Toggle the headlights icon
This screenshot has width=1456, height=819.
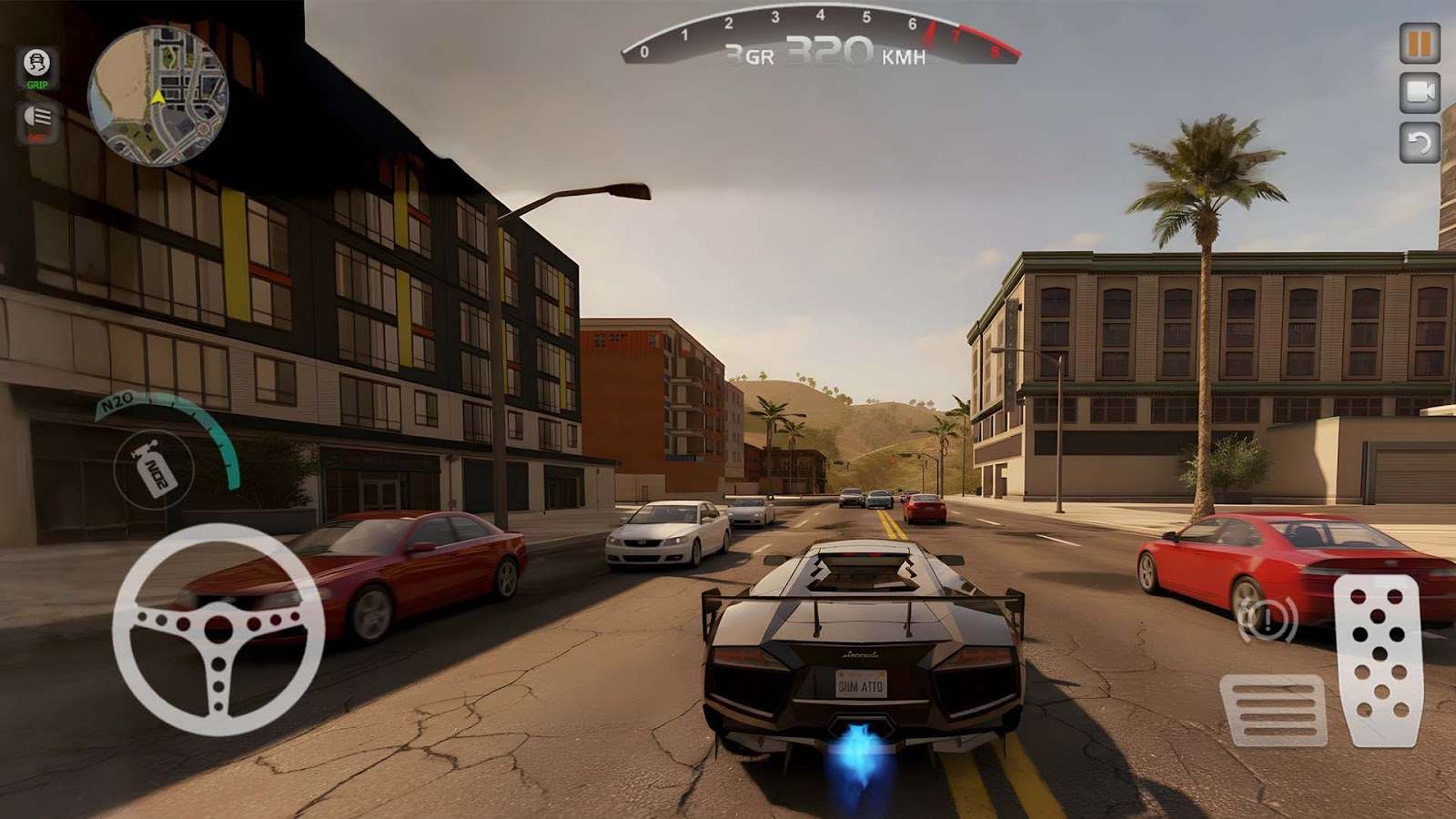pyautogui.click(x=37, y=122)
